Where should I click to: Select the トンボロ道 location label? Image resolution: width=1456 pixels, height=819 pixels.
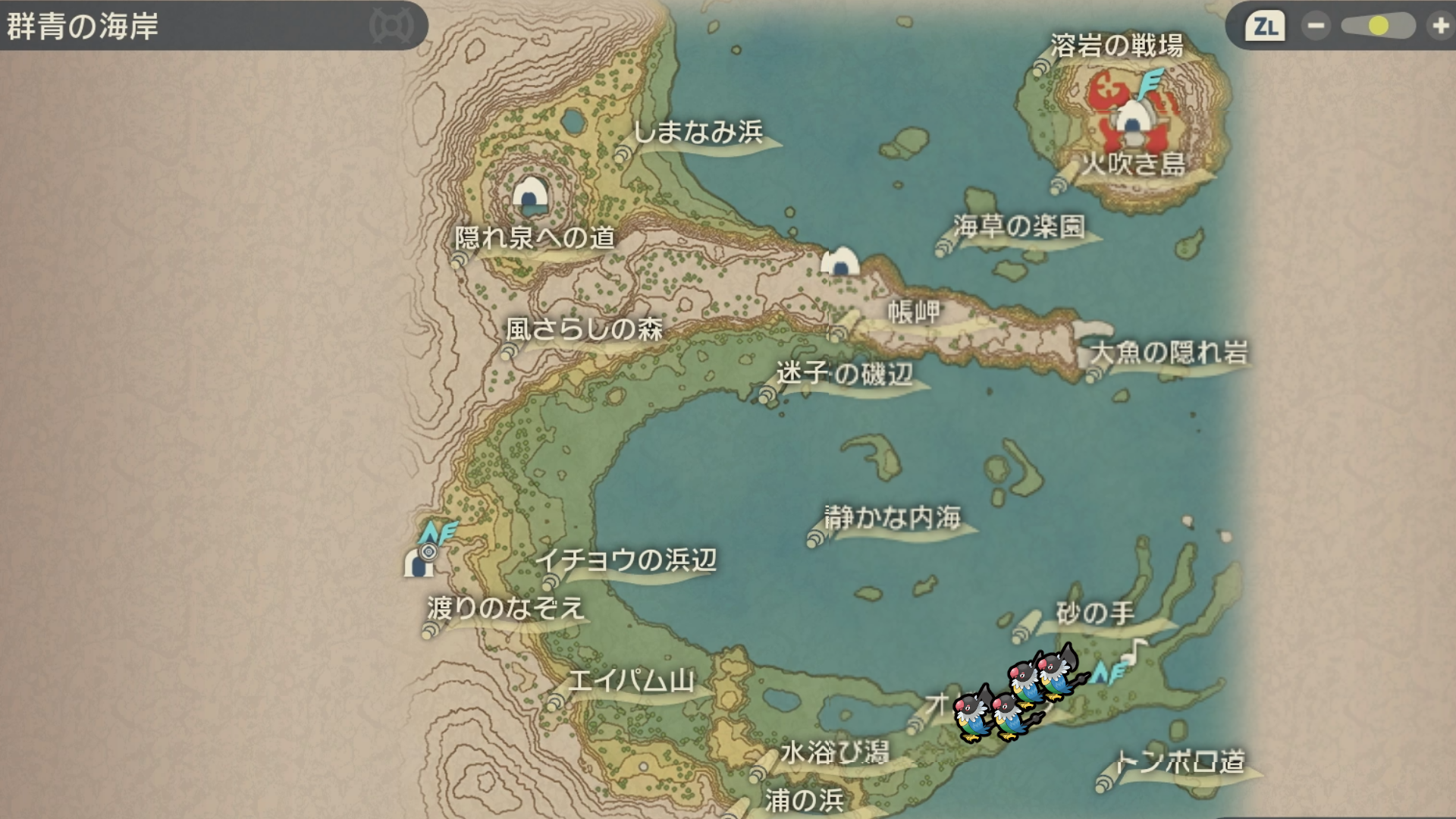1180,761
